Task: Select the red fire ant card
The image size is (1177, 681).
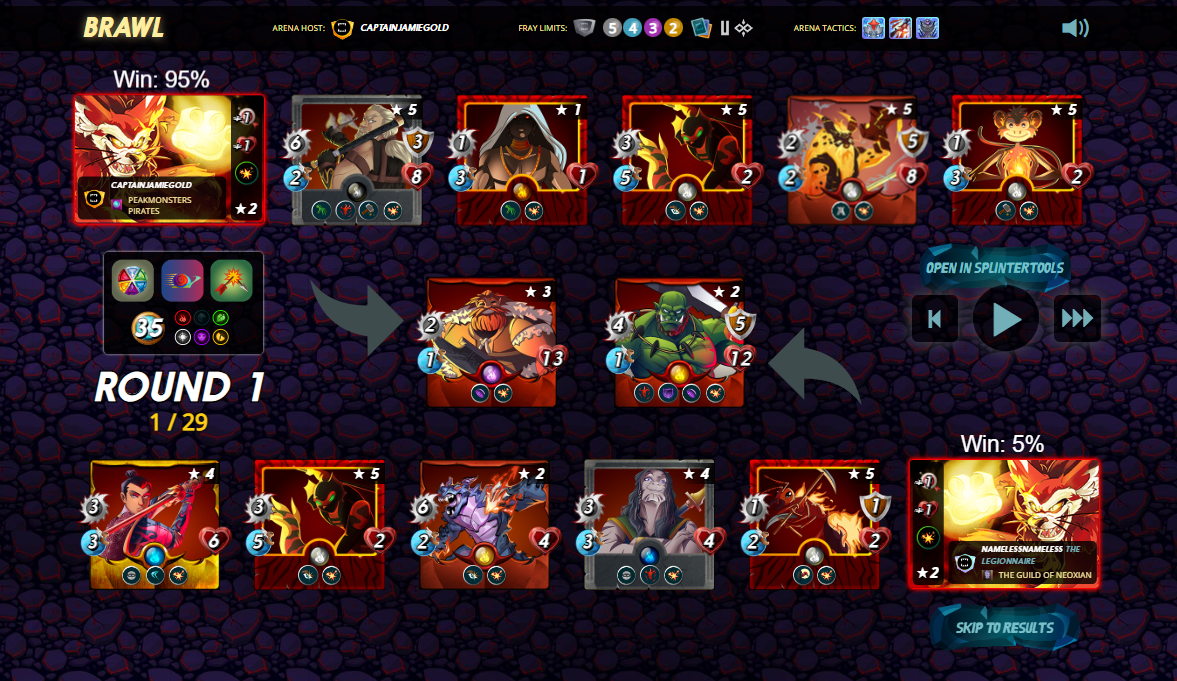Action: click(x=814, y=524)
